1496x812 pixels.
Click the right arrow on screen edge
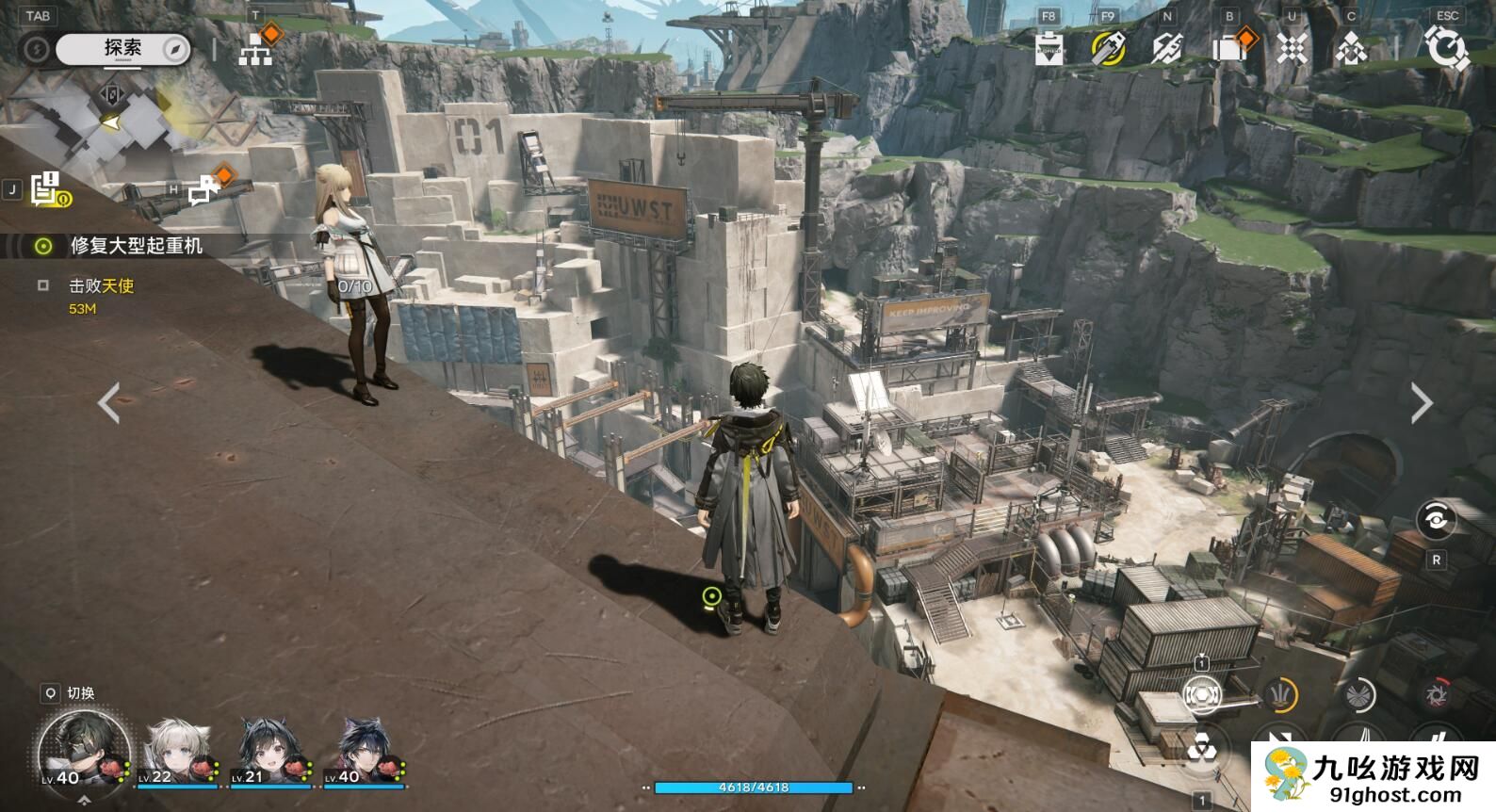coord(1421,403)
